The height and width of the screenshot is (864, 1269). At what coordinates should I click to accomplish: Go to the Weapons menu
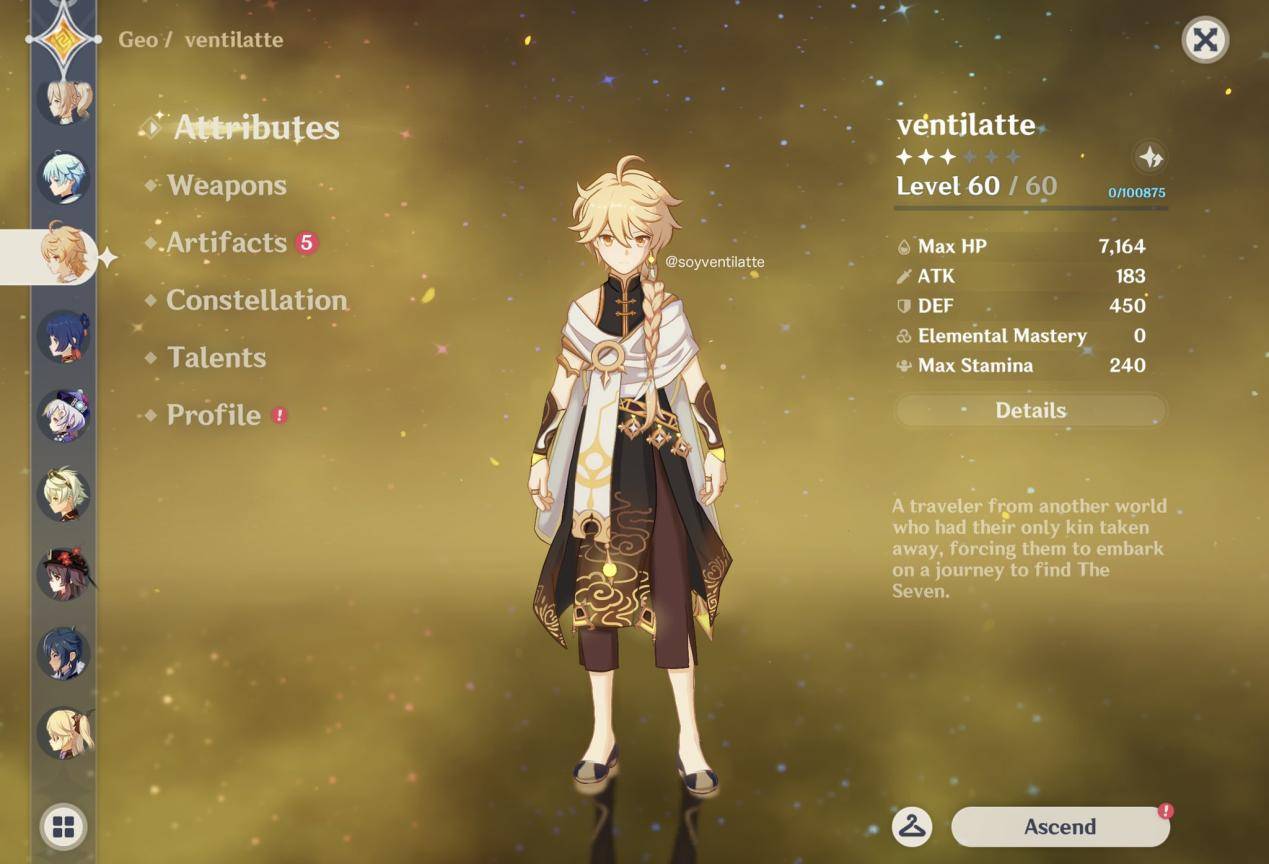226,186
